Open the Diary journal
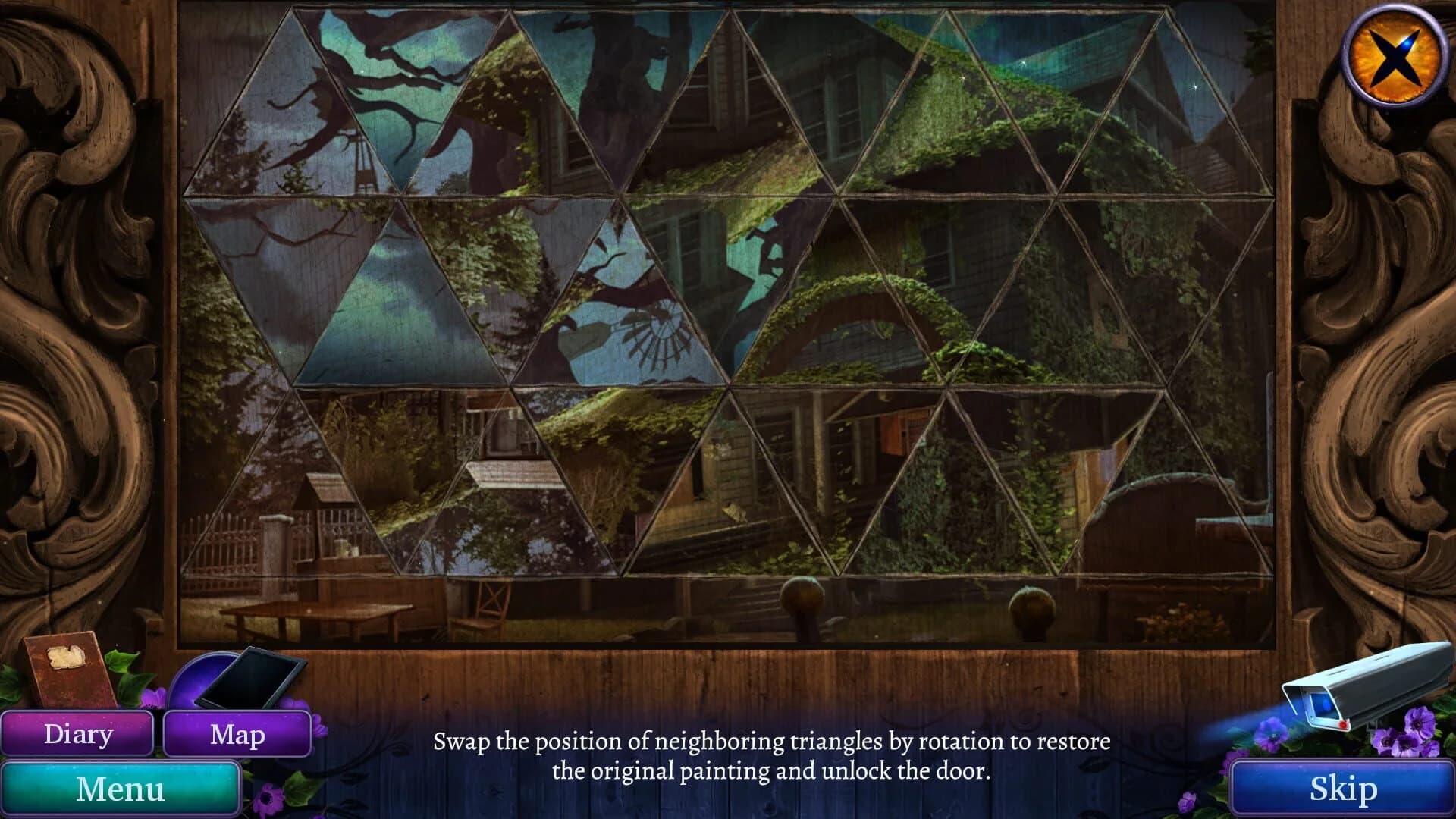 pos(80,733)
